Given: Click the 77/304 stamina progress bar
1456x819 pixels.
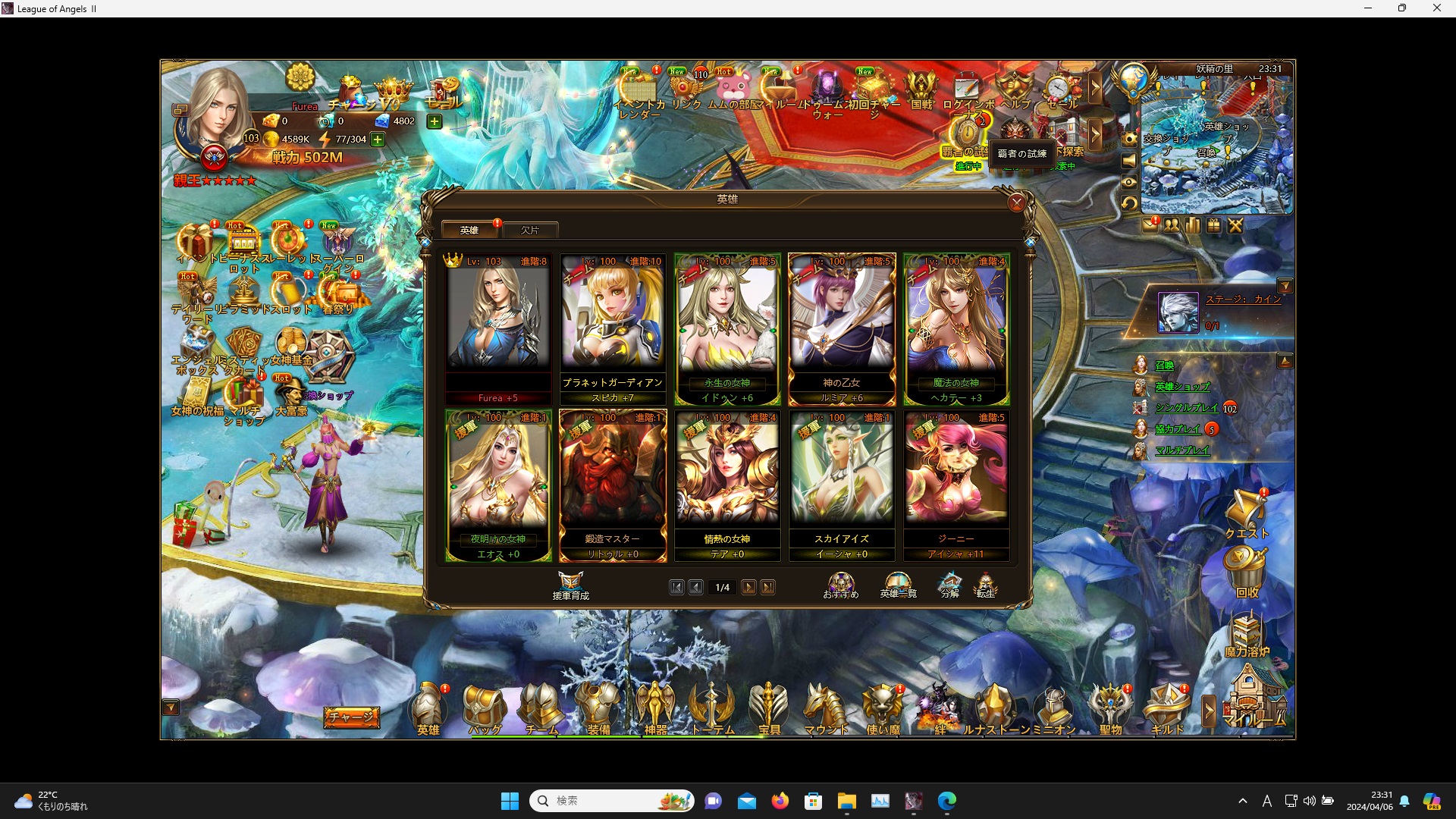Looking at the screenshot, I should 353,140.
